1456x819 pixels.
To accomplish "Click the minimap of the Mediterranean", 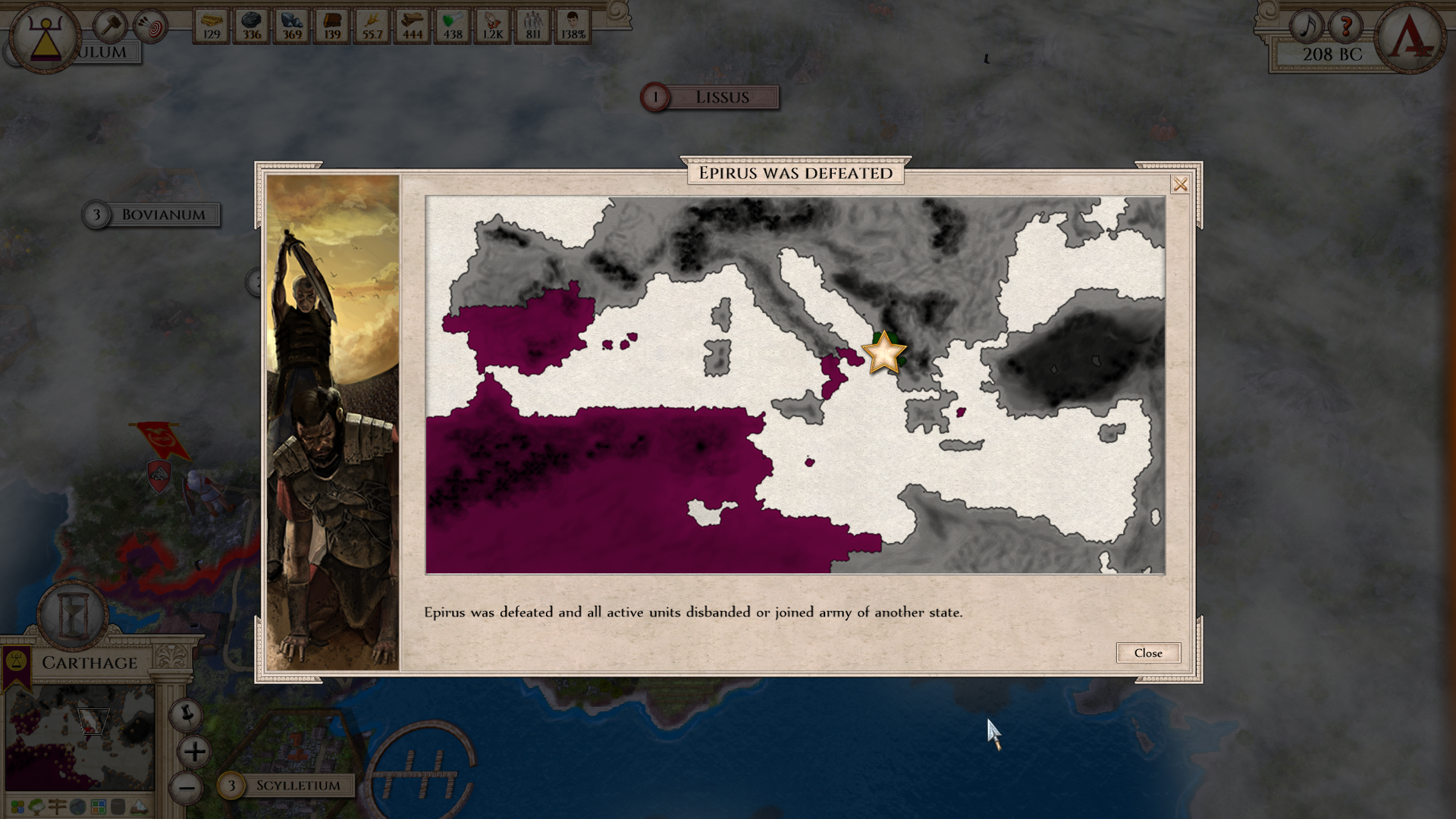I will (x=80, y=737).
